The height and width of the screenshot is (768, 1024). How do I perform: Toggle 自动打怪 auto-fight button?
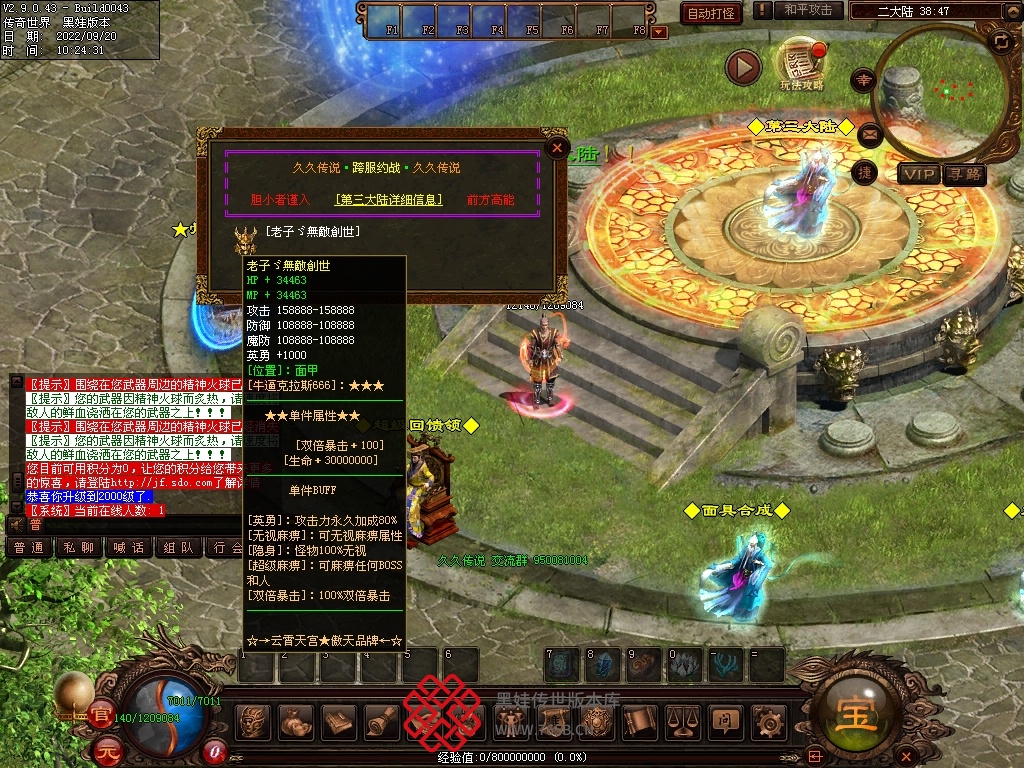coord(712,13)
